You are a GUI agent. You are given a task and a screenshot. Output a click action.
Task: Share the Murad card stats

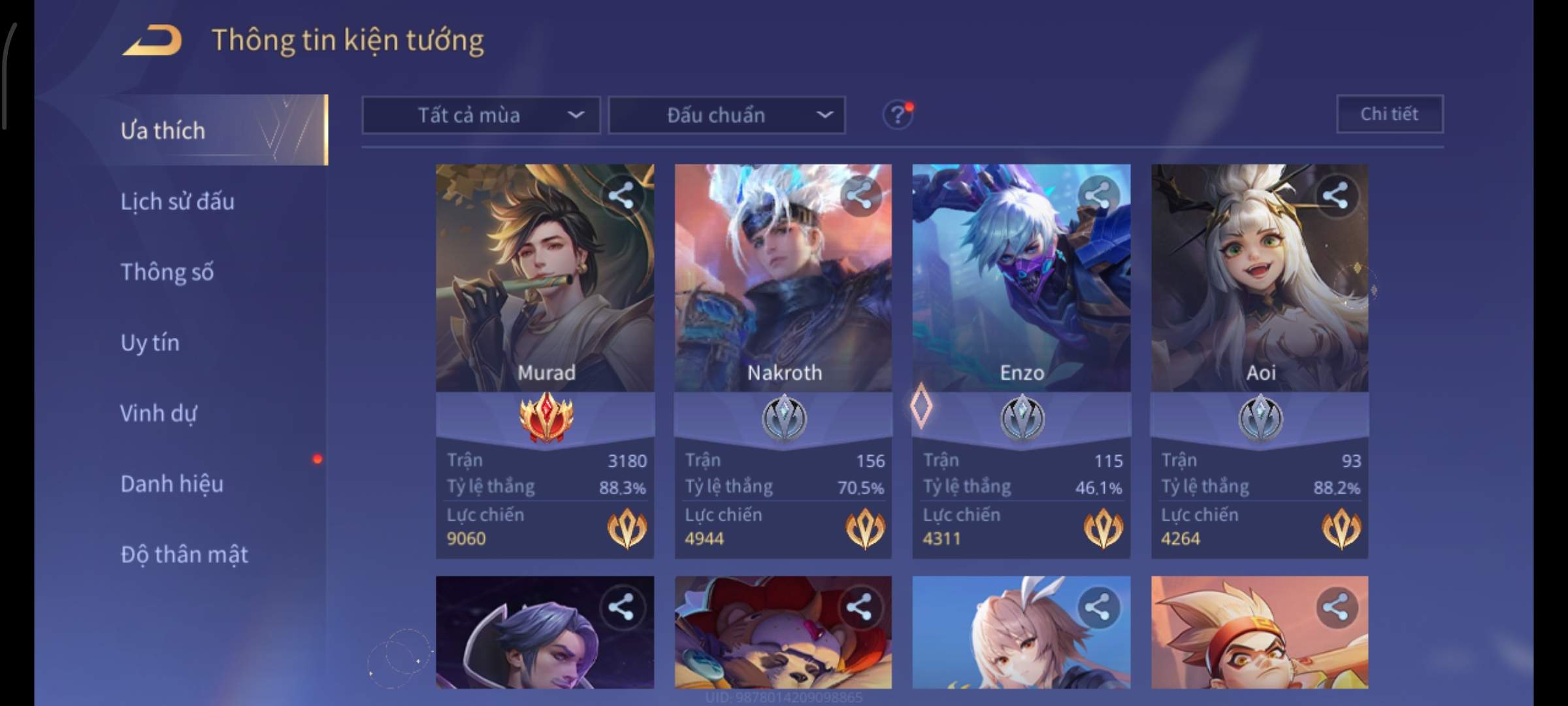[x=621, y=195]
